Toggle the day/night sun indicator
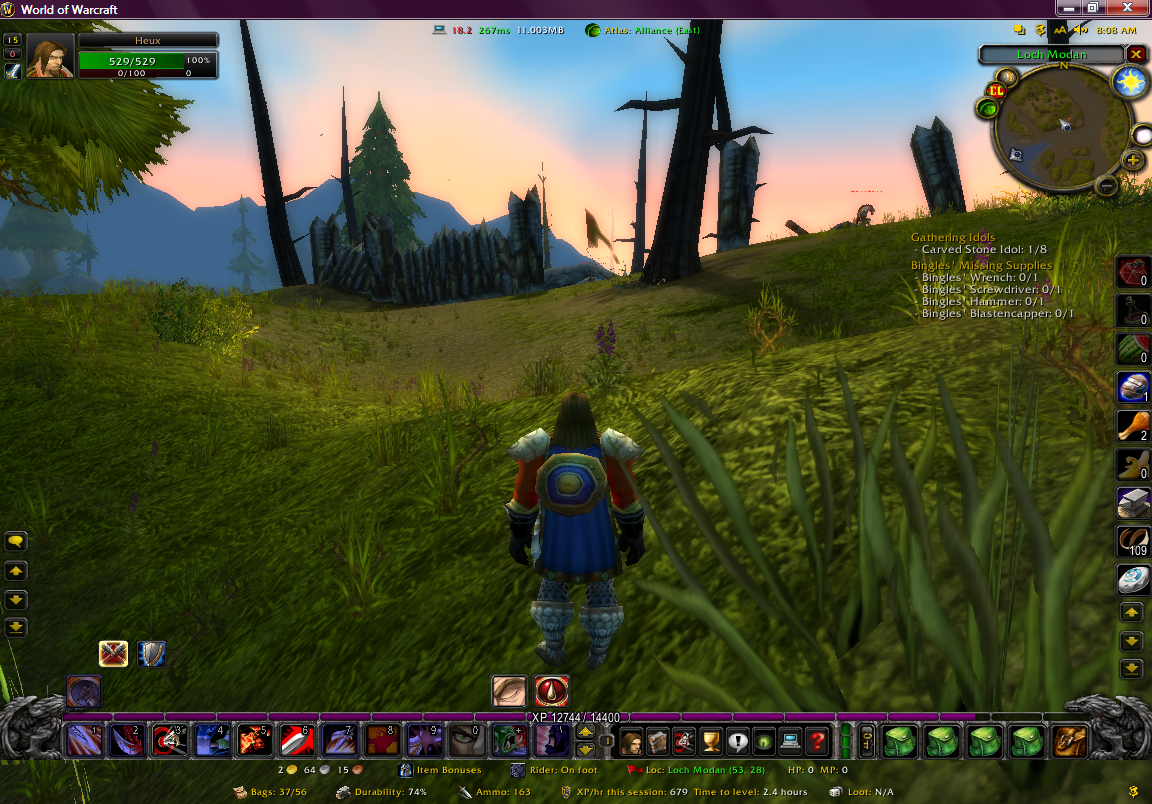 (1131, 83)
